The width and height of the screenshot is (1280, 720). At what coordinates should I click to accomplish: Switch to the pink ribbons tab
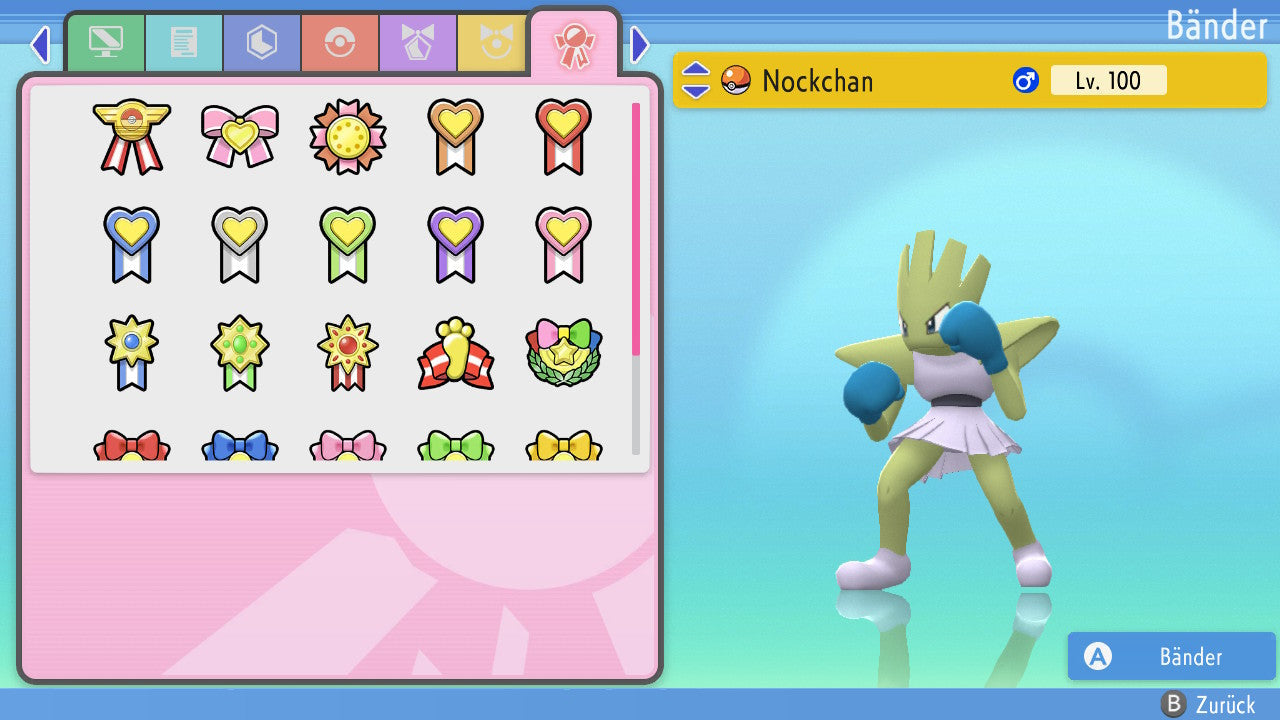[x=574, y=44]
